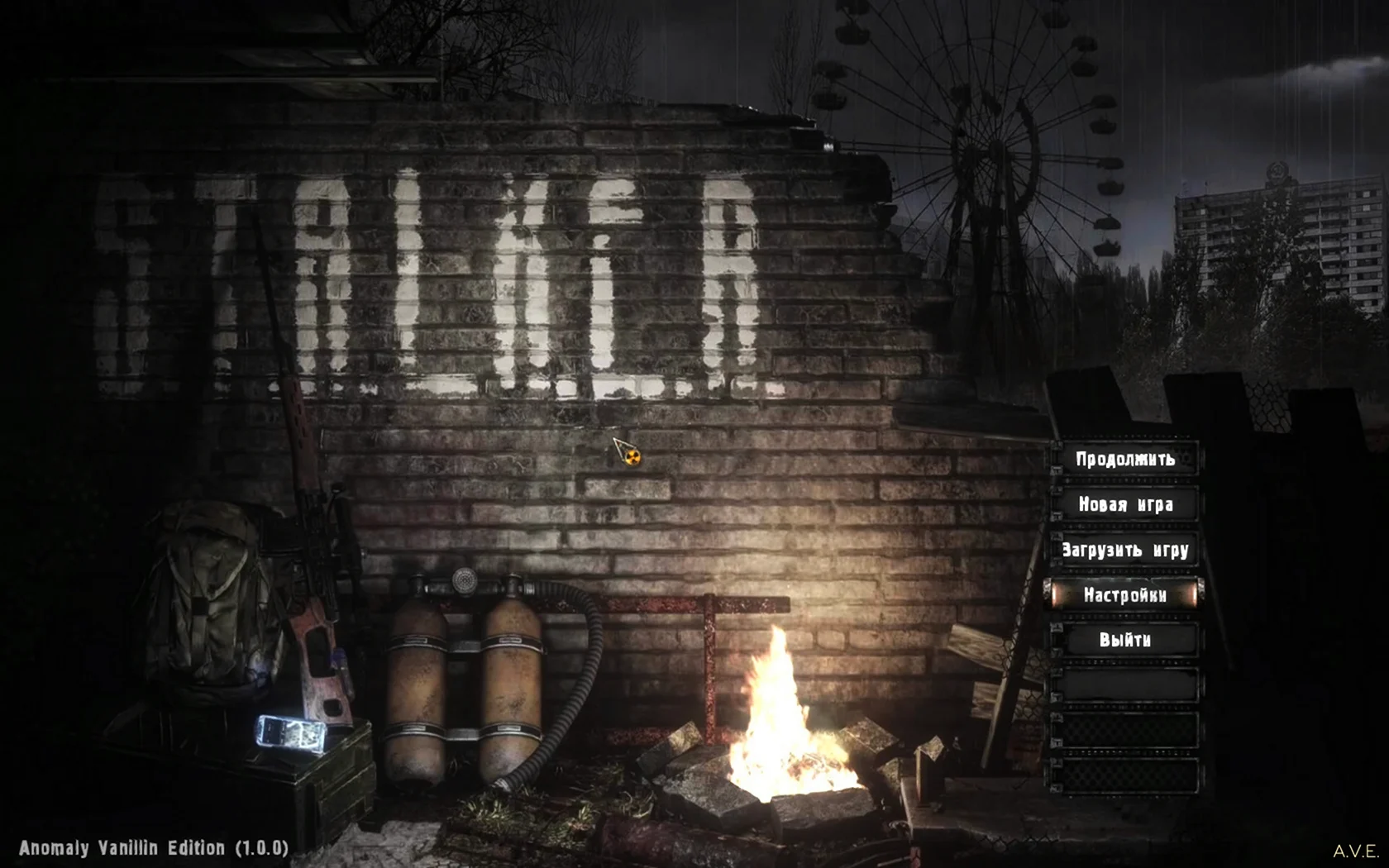Image resolution: width=1389 pixels, height=868 pixels.
Task: Start a new game with Новая игра
Action: (1125, 504)
